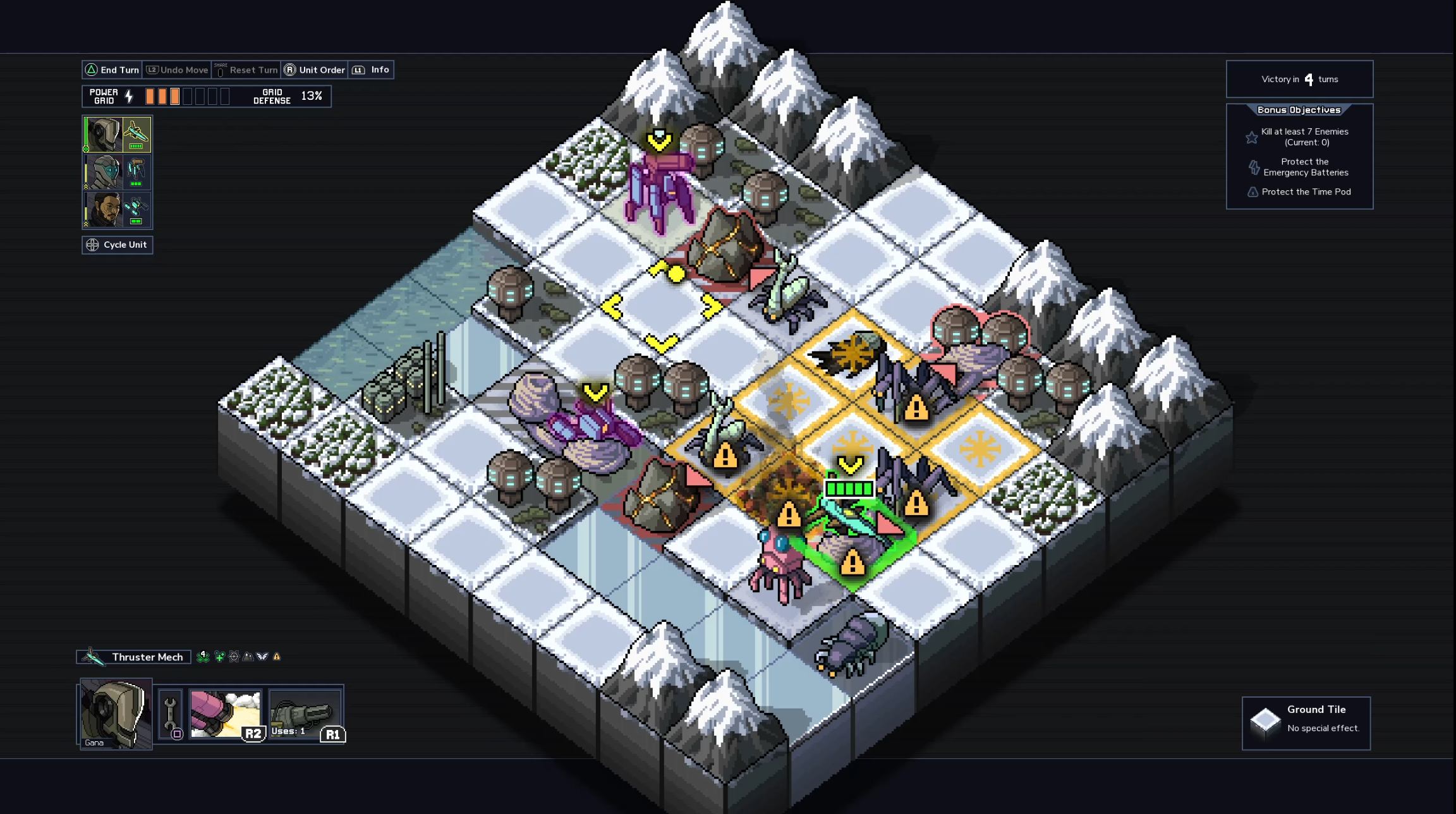Select the Thruster Mech unit portrait
This screenshot has height=814, width=1456.
[x=117, y=135]
